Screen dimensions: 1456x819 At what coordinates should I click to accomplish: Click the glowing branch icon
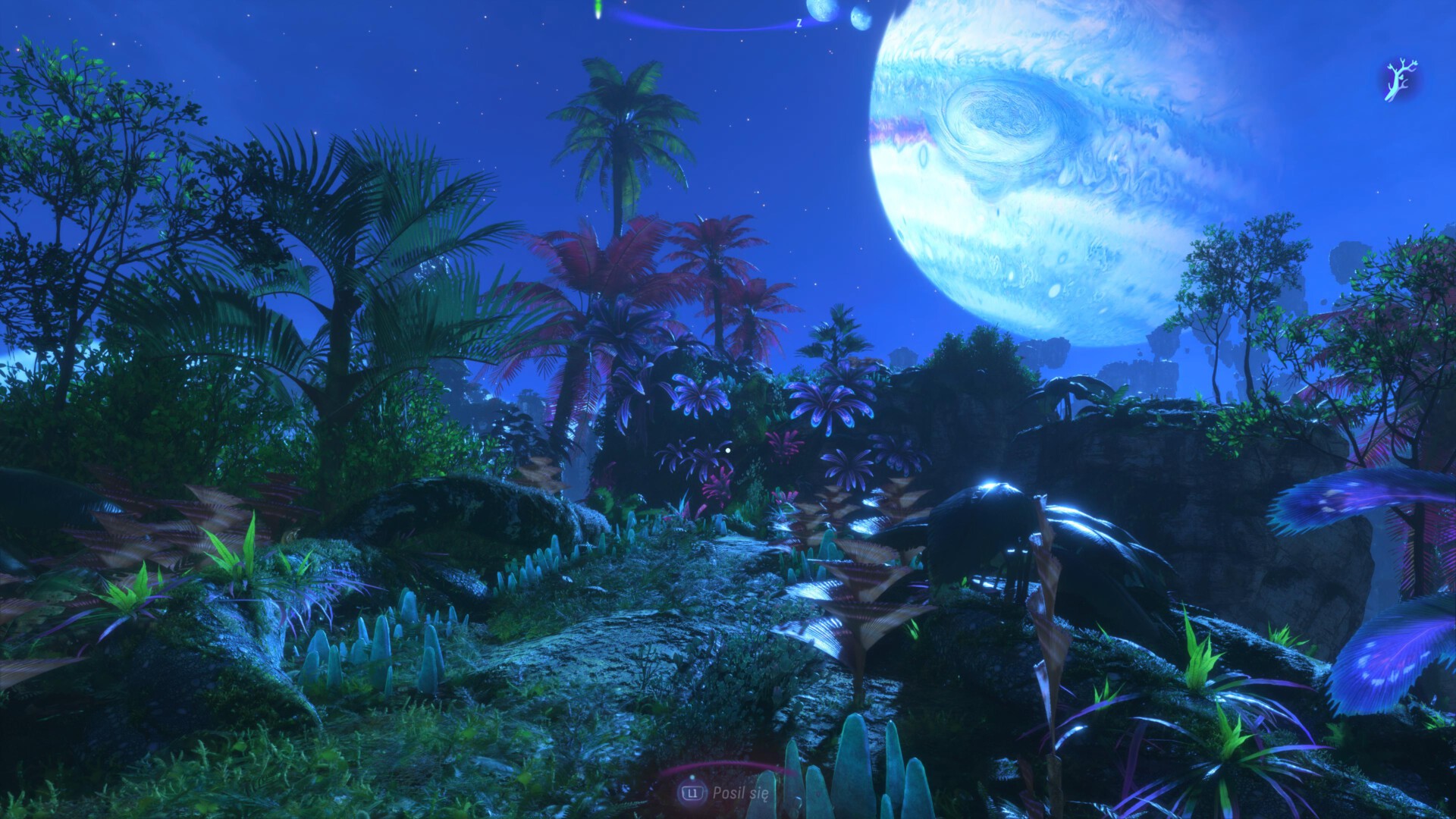tap(1396, 82)
